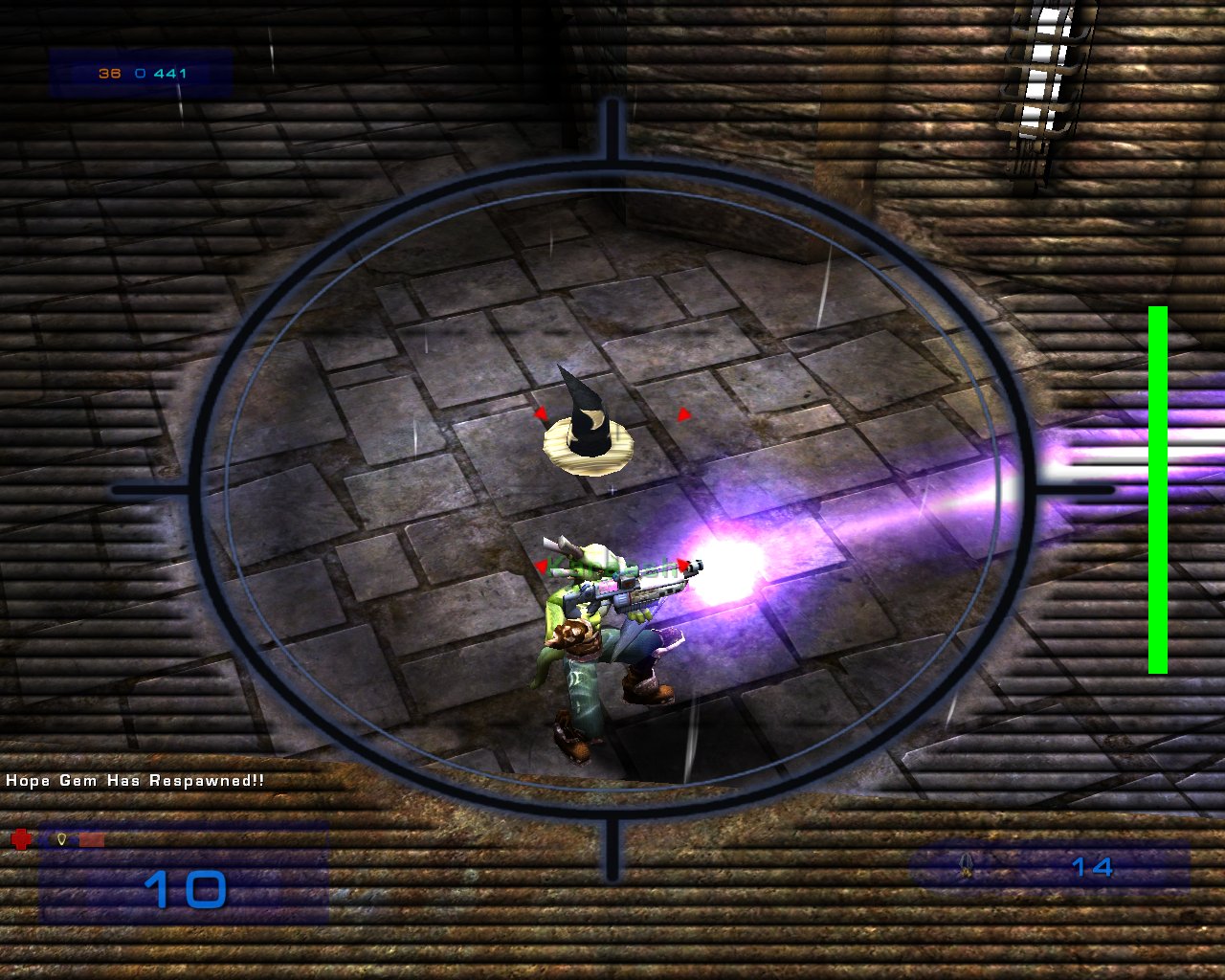Click the left red enemy marker arrow
Image resolution: width=1225 pixels, height=980 pixels.
pyautogui.click(x=543, y=413)
